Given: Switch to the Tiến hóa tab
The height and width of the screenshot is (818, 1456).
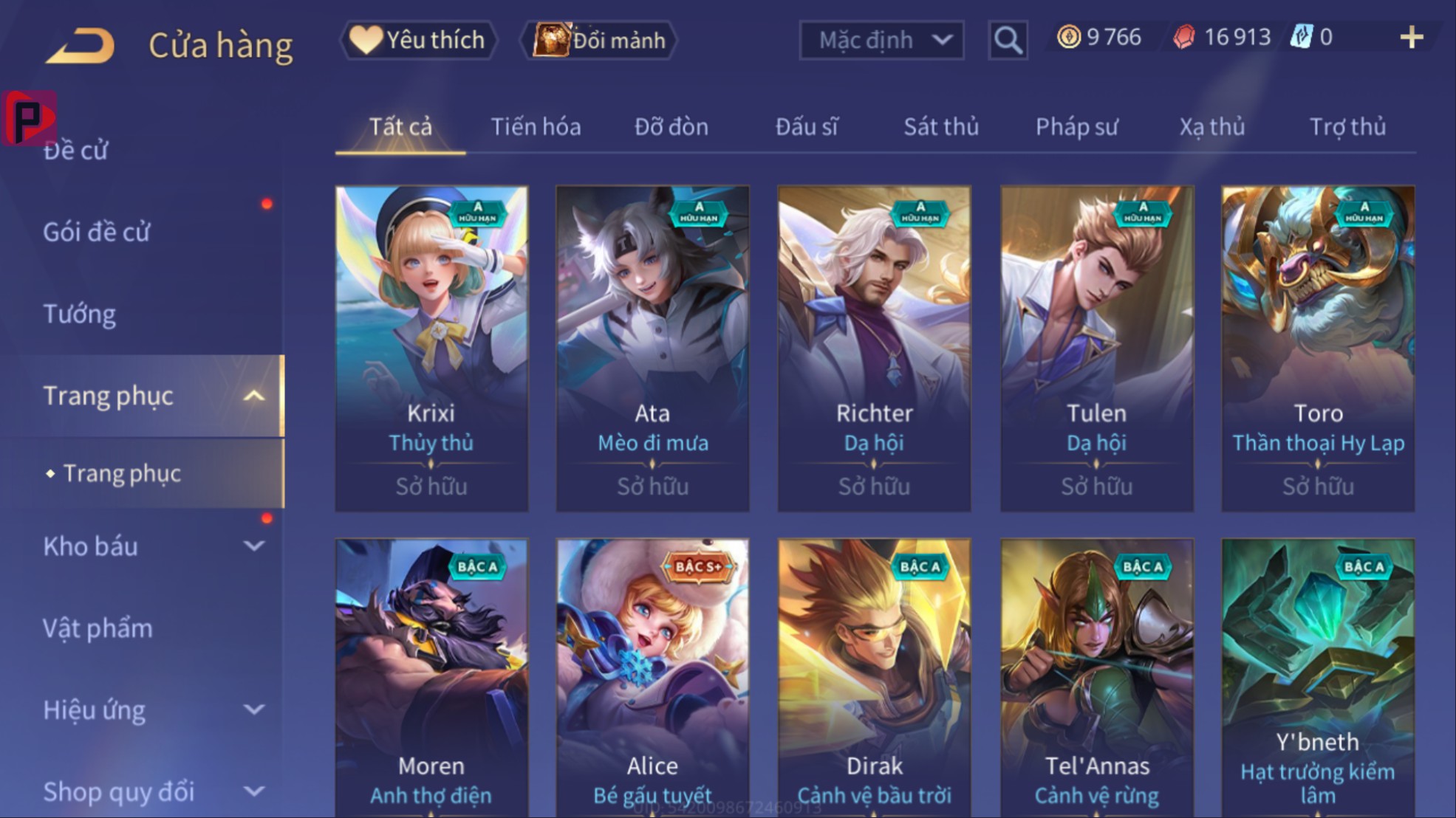Looking at the screenshot, I should coord(536,127).
